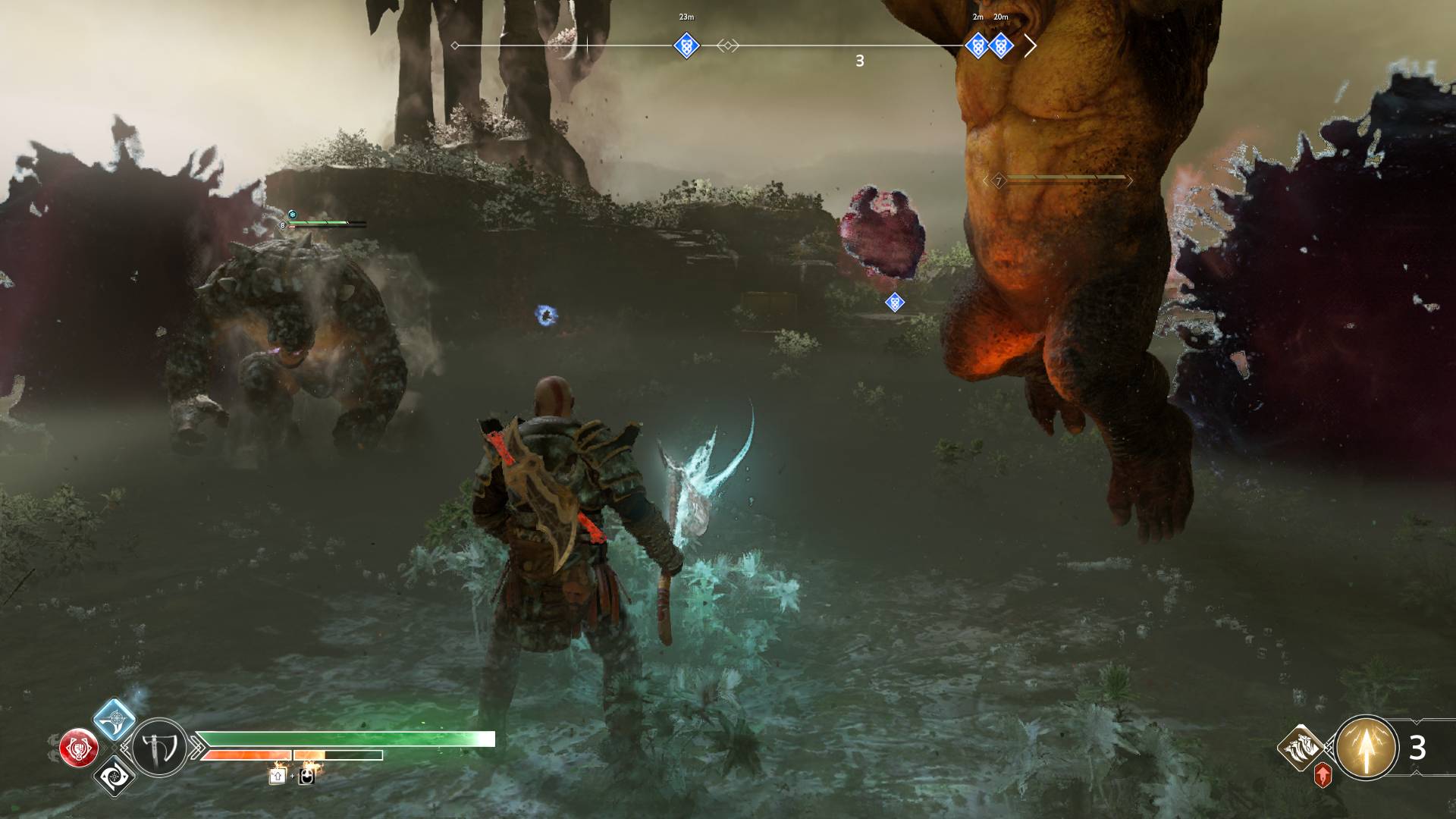
Task: Fire the golden shock arrow icon
Action: [x=1367, y=748]
